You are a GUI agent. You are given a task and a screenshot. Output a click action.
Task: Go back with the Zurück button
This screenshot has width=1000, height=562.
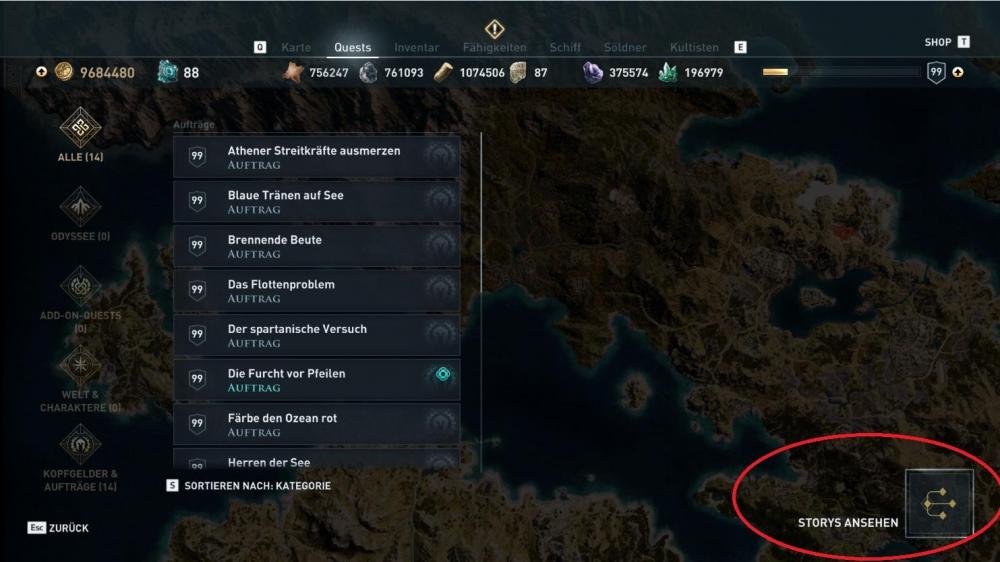(59, 527)
